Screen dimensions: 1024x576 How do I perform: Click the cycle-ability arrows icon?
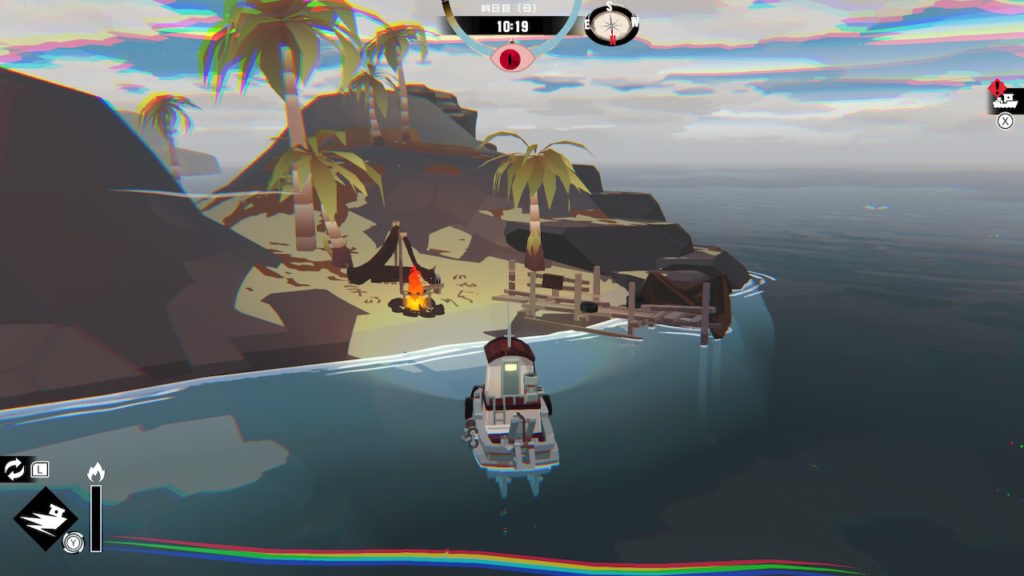[x=15, y=469]
